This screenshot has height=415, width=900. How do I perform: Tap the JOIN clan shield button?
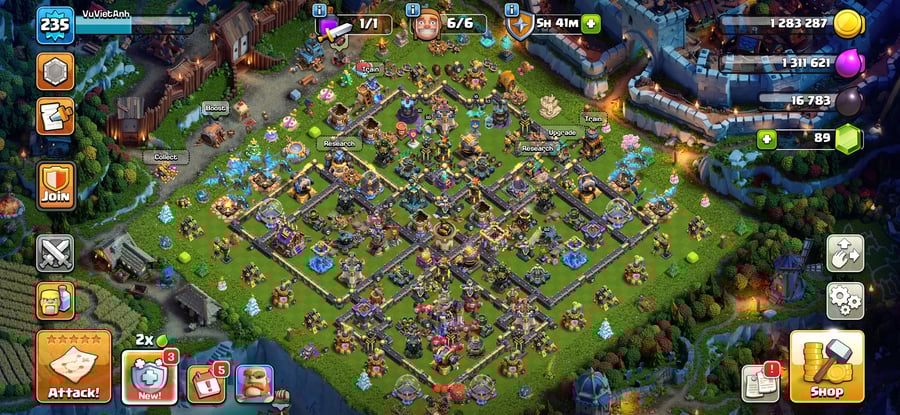pyautogui.click(x=56, y=186)
